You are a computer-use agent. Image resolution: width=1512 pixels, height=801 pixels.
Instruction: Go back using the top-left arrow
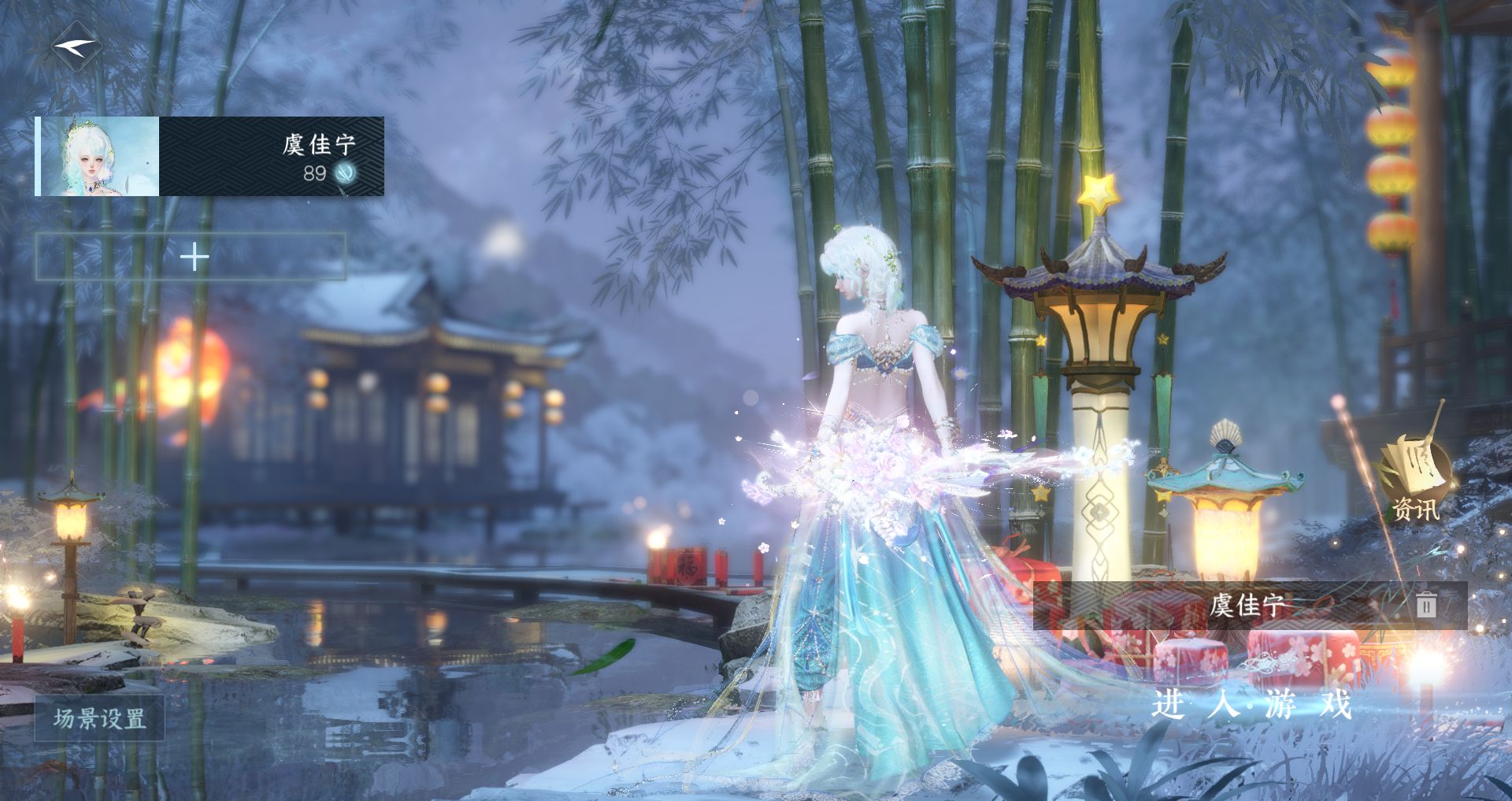point(76,46)
